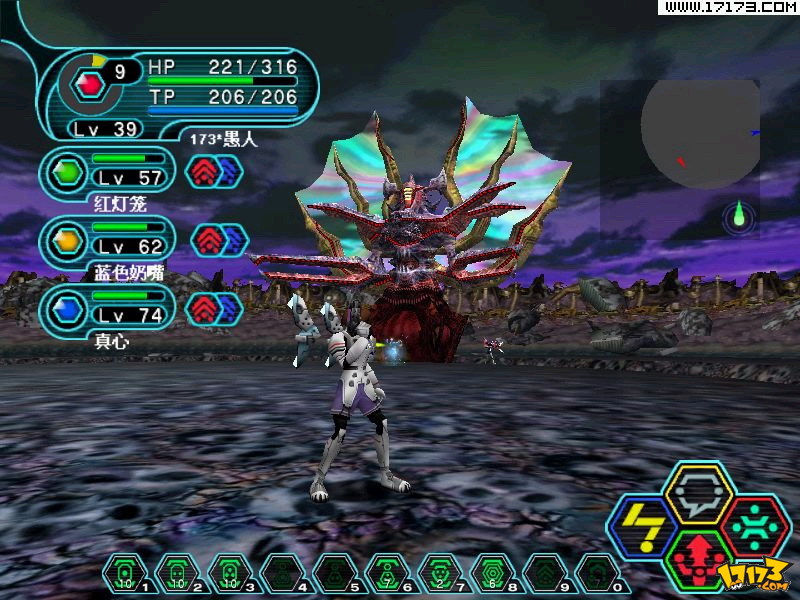Activate the red arrow action hexagon
The image size is (800, 600).
pyautogui.click(x=698, y=559)
